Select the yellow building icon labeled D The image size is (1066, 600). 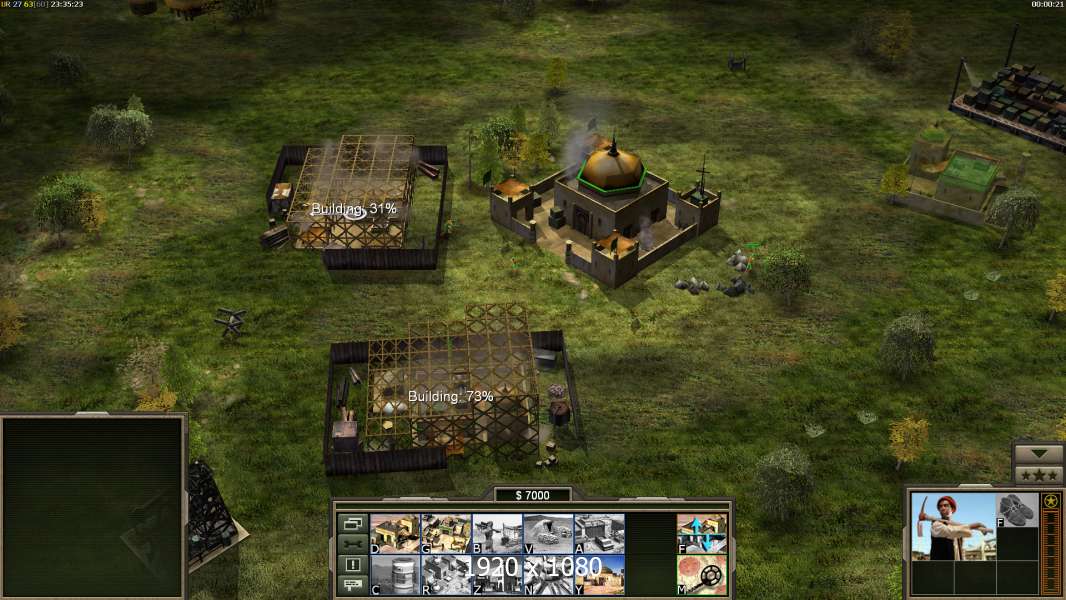coord(395,533)
